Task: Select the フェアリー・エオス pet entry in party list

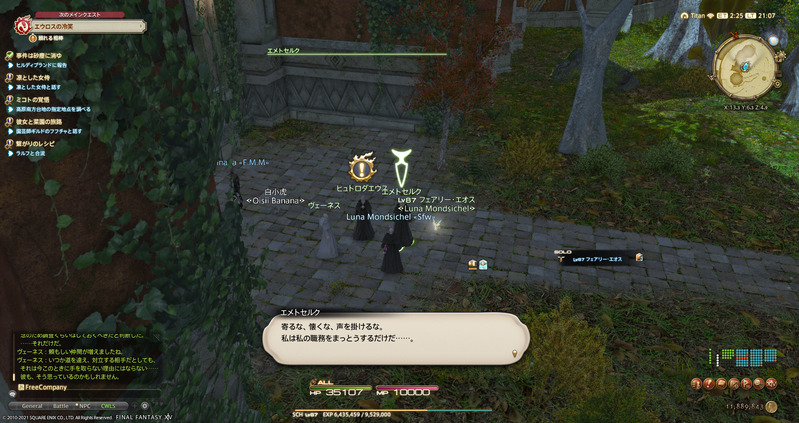Action: pyautogui.click(x=603, y=258)
